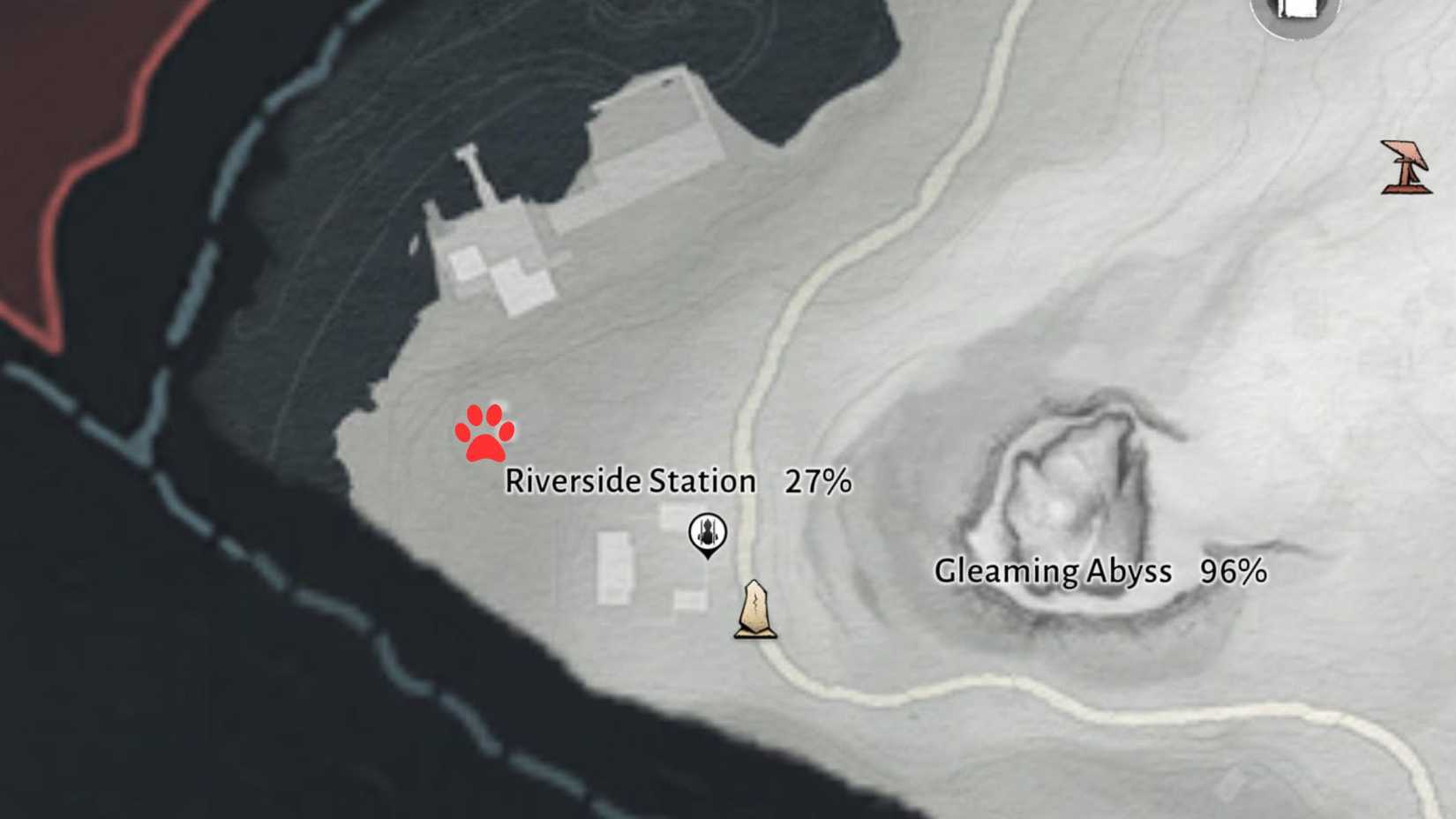This screenshot has height=819, width=1456.
Task: Click the copper signpost icon on the right
Action: pyautogui.click(x=1404, y=168)
